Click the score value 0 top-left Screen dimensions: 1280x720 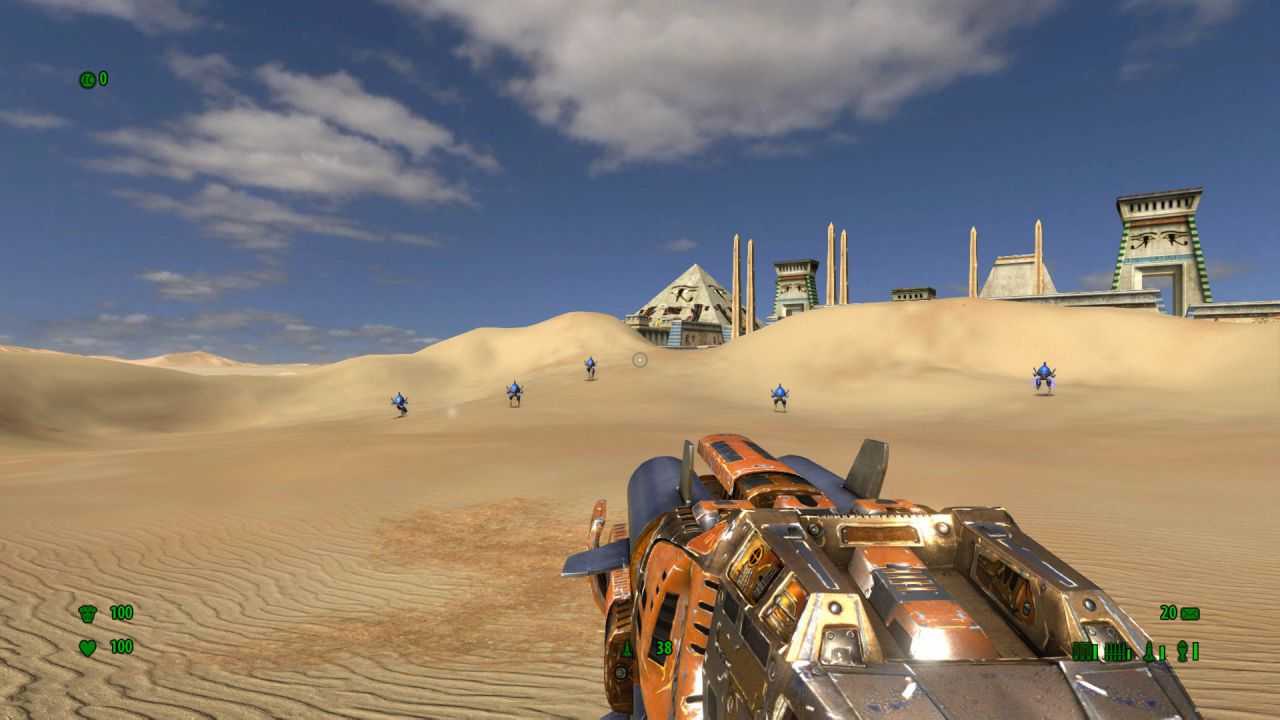pyautogui.click(x=104, y=76)
